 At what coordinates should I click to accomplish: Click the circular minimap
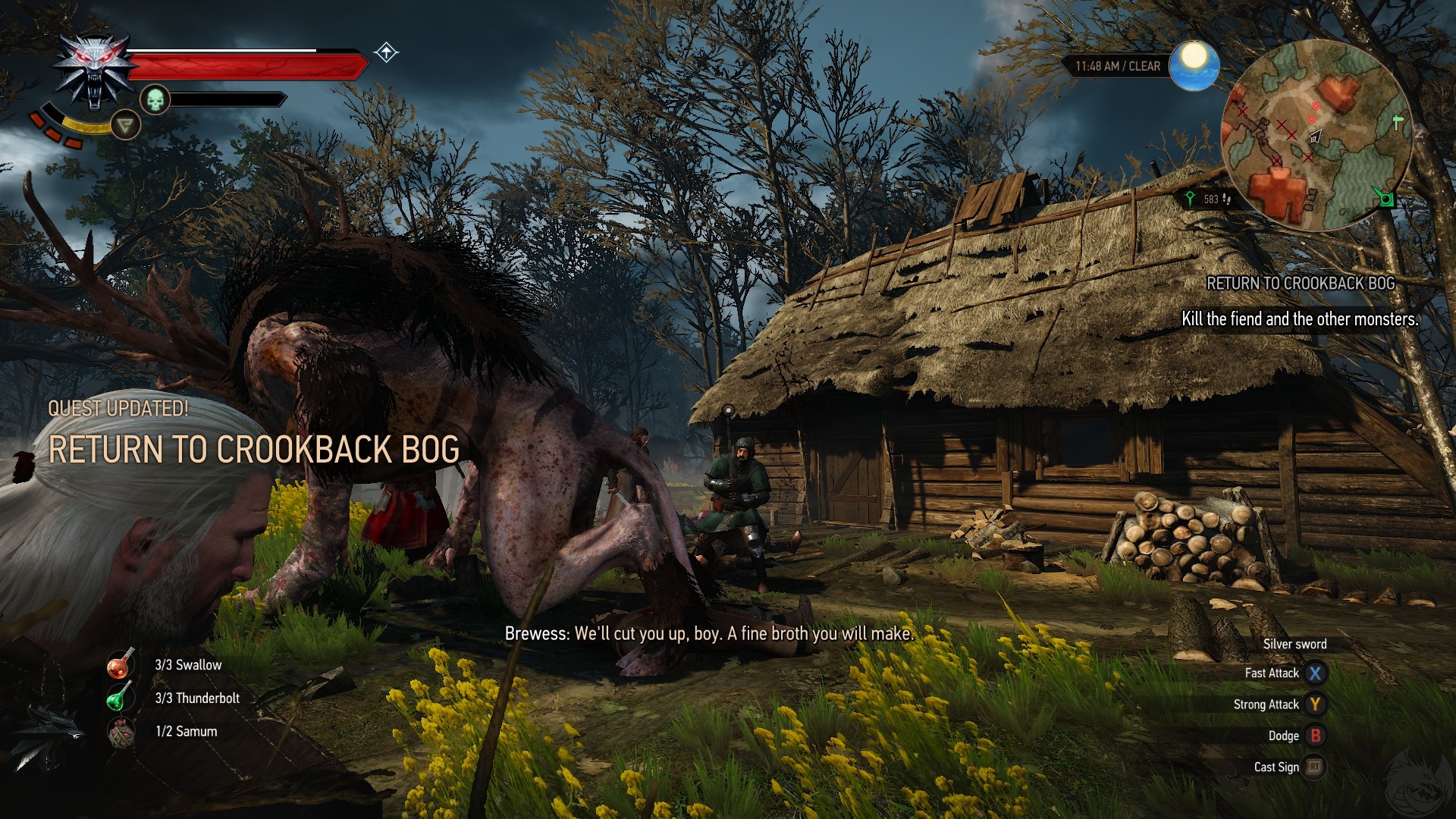tap(1316, 135)
